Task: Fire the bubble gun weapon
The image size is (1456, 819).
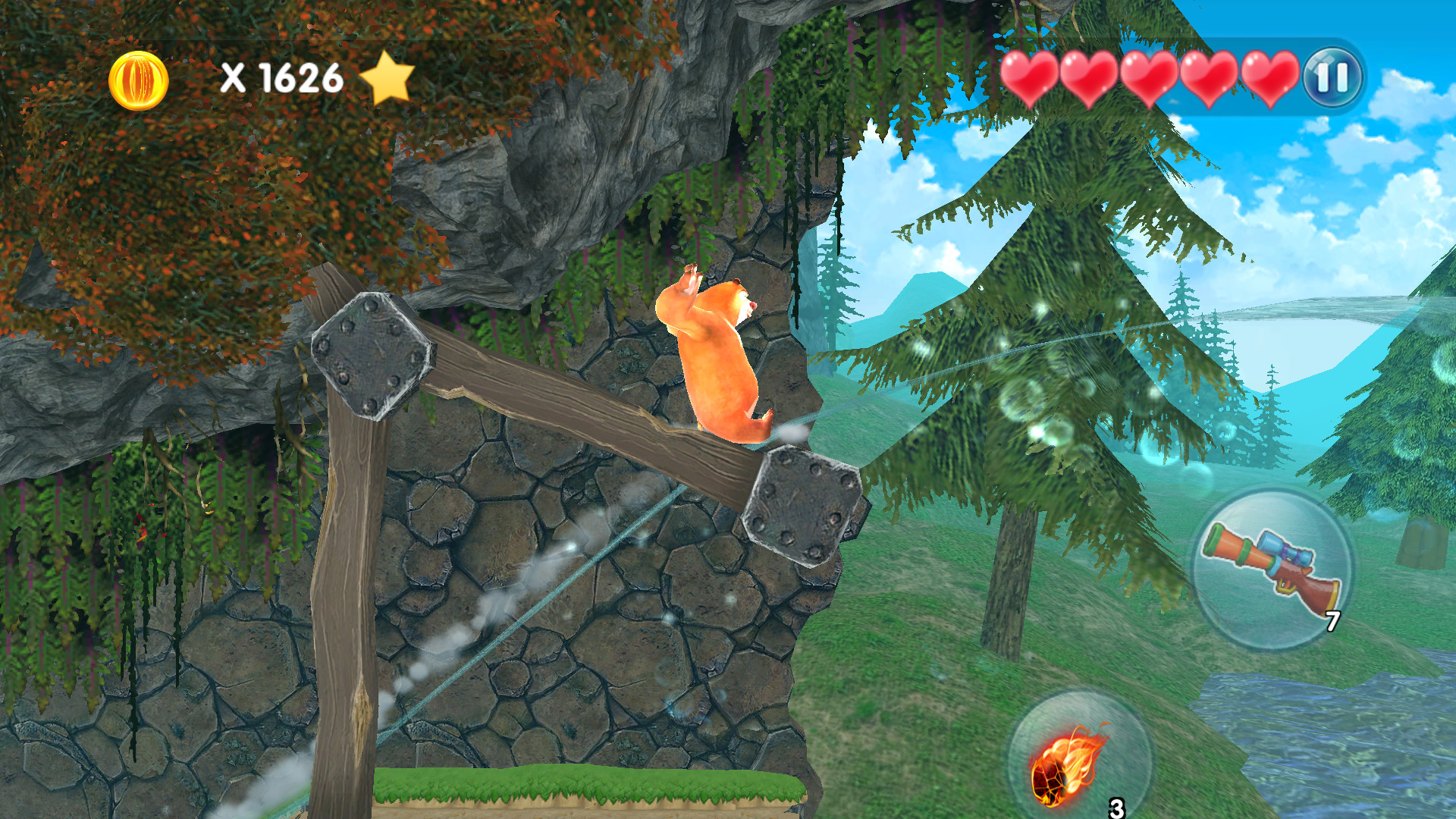Action: coord(1272,569)
